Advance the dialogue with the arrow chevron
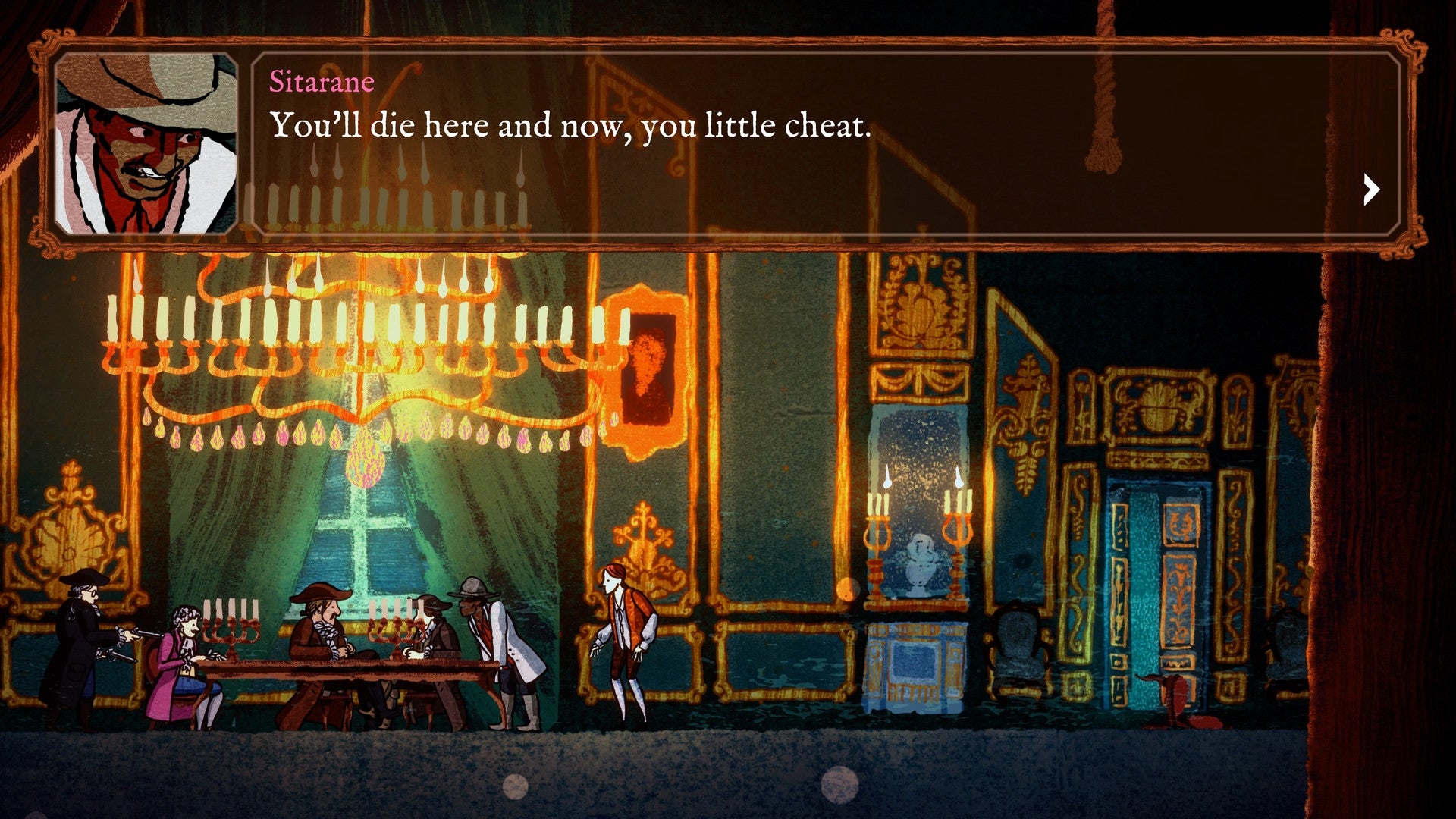Viewport: 1456px width, 819px height. (x=1370, y=190)
